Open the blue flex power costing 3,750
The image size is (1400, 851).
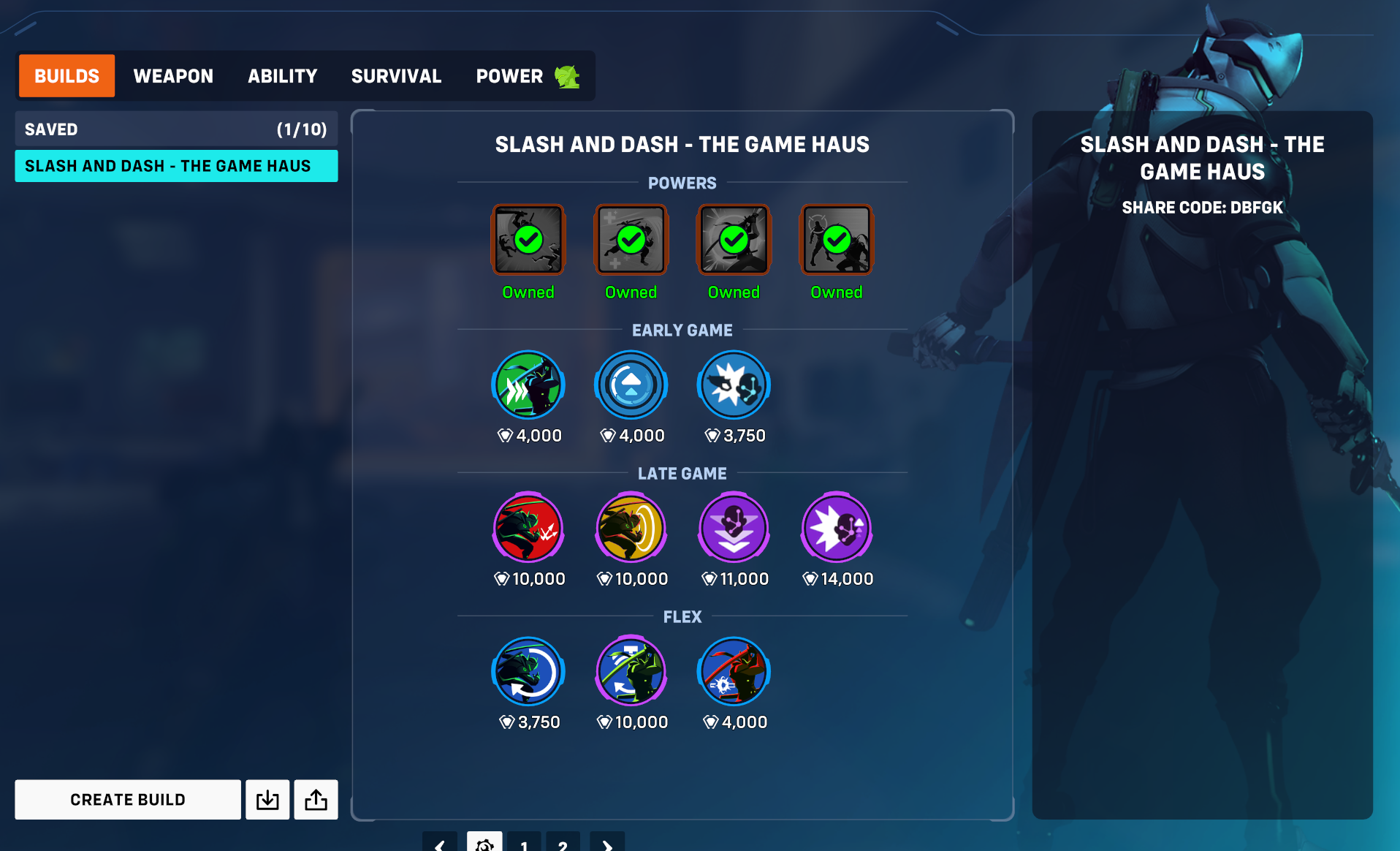click(528, 670)
